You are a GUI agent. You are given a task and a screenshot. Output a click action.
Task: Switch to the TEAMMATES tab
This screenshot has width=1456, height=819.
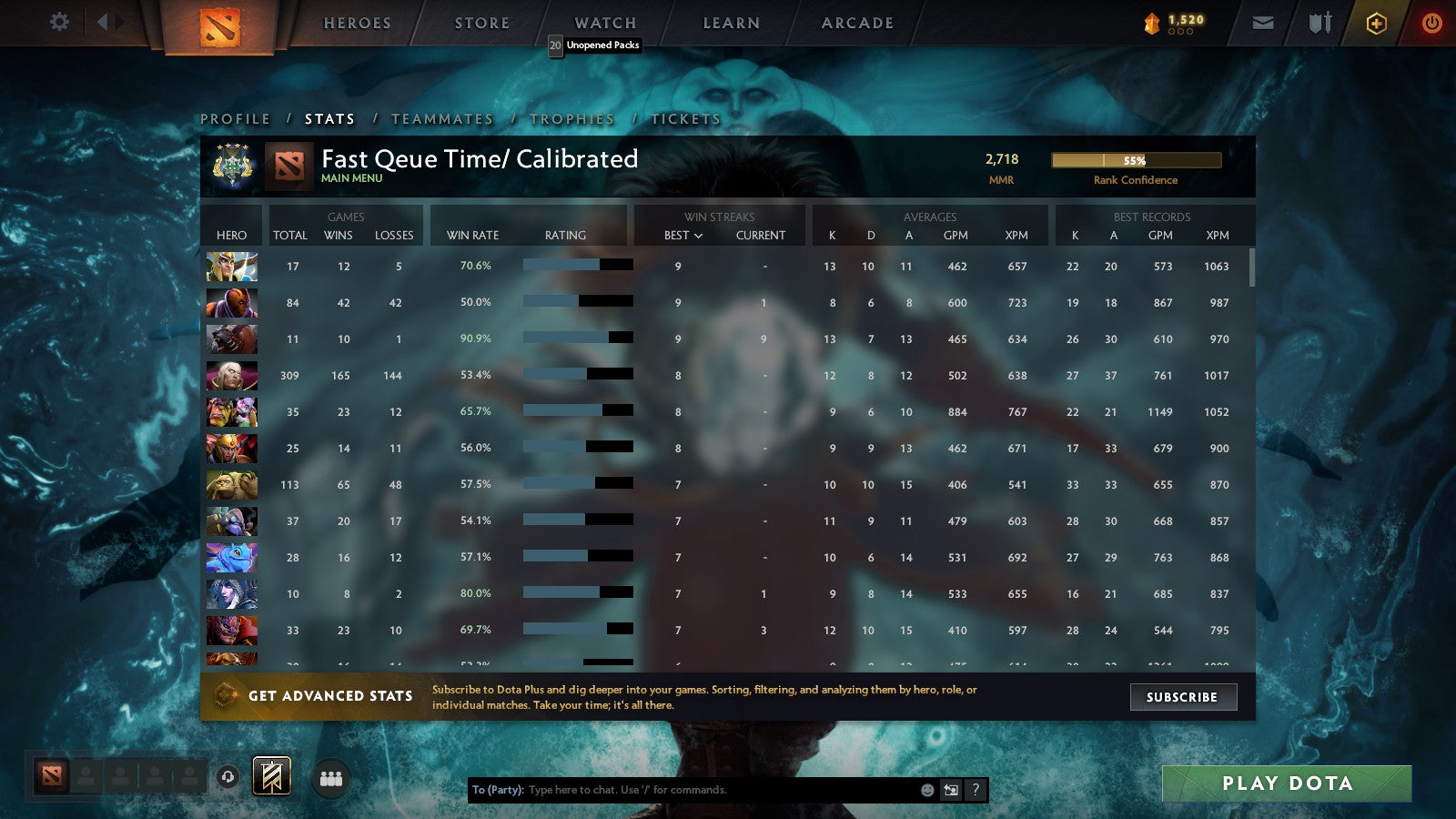tap(440, 118)
